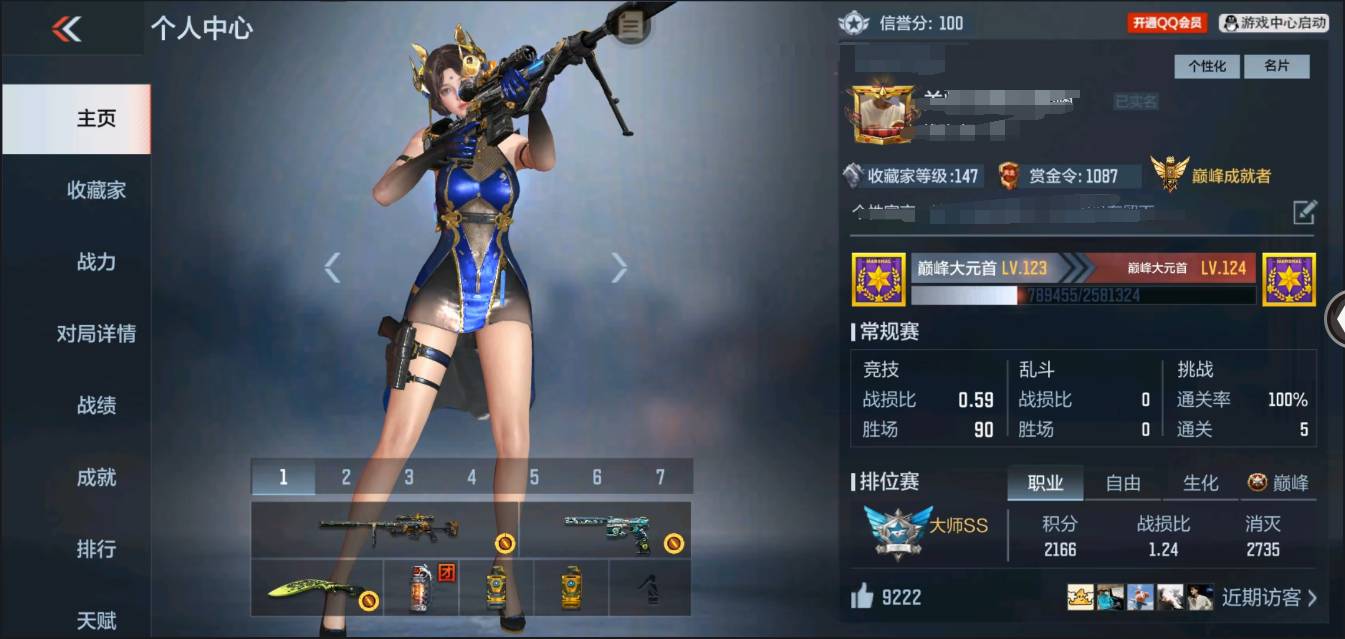Edit the personal signature with pencil icon
The height and width of the screenshot is (639, 1345).
pyautogui.click(x=1304, y=212)
